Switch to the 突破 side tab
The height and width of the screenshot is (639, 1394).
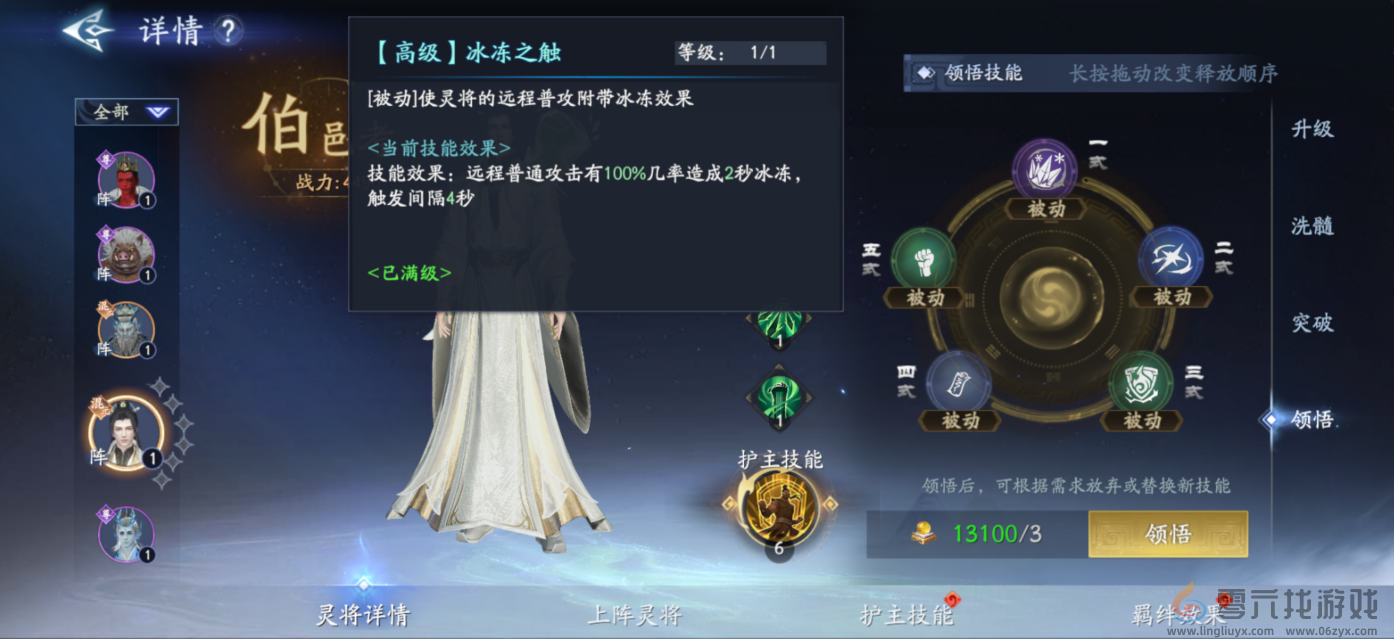pos(1312,323)
